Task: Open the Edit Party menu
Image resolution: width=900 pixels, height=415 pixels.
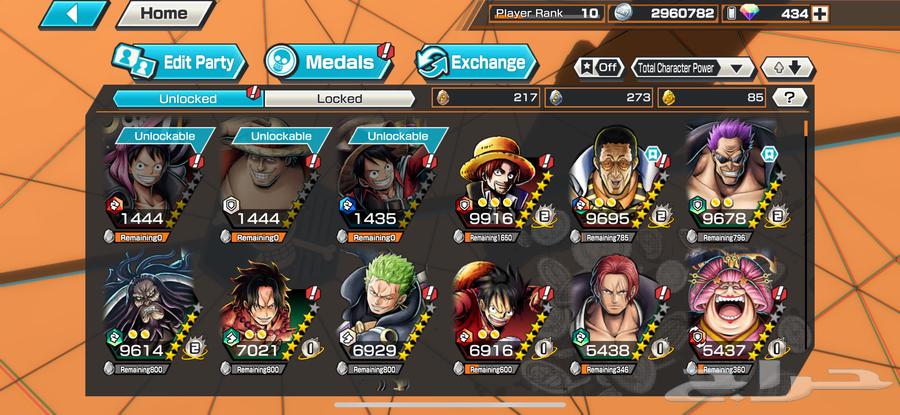Action: pos(180,62)
